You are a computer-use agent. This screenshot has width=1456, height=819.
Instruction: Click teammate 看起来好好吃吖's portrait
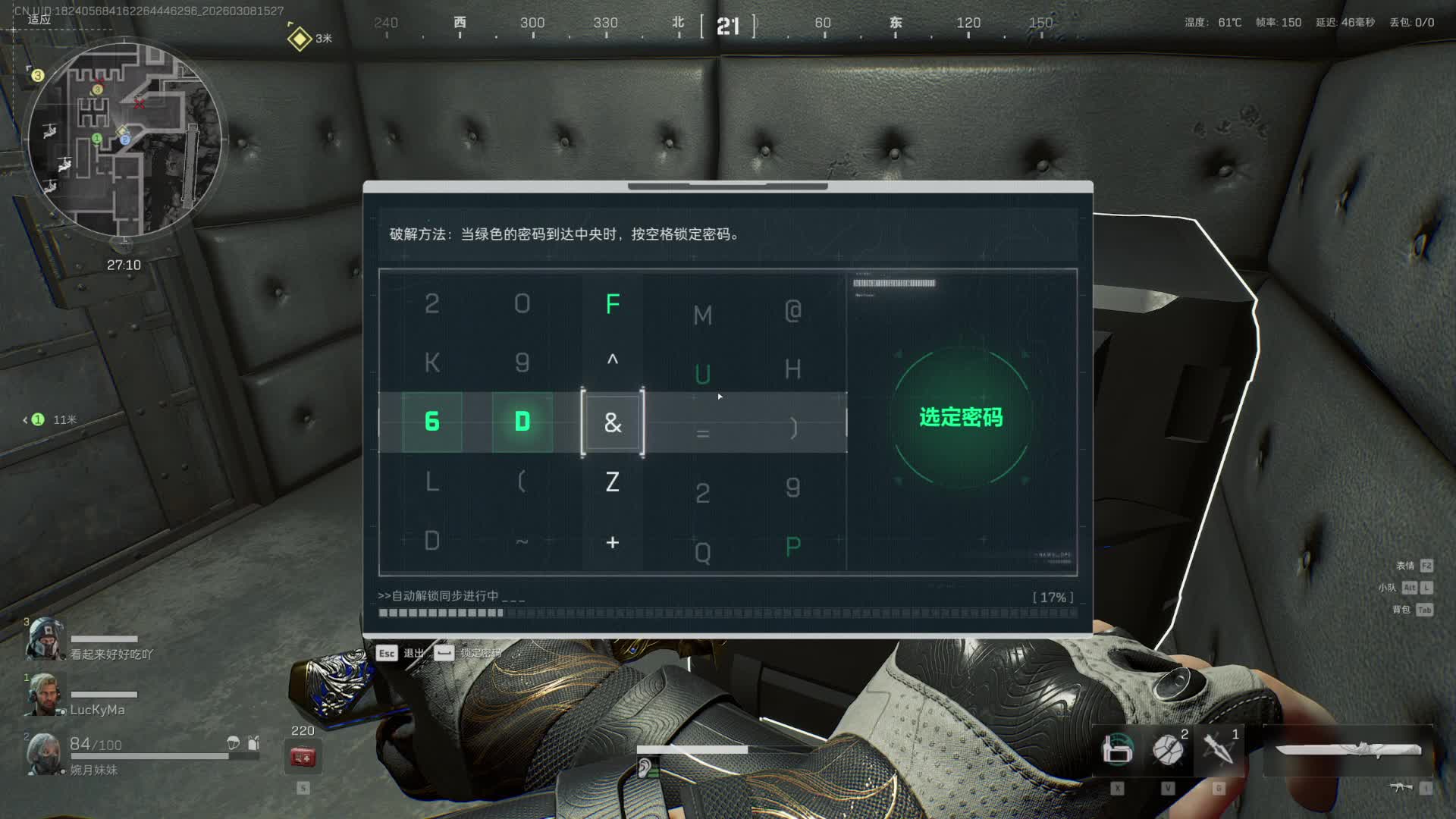pyautogui.click(x=44, y=639)
